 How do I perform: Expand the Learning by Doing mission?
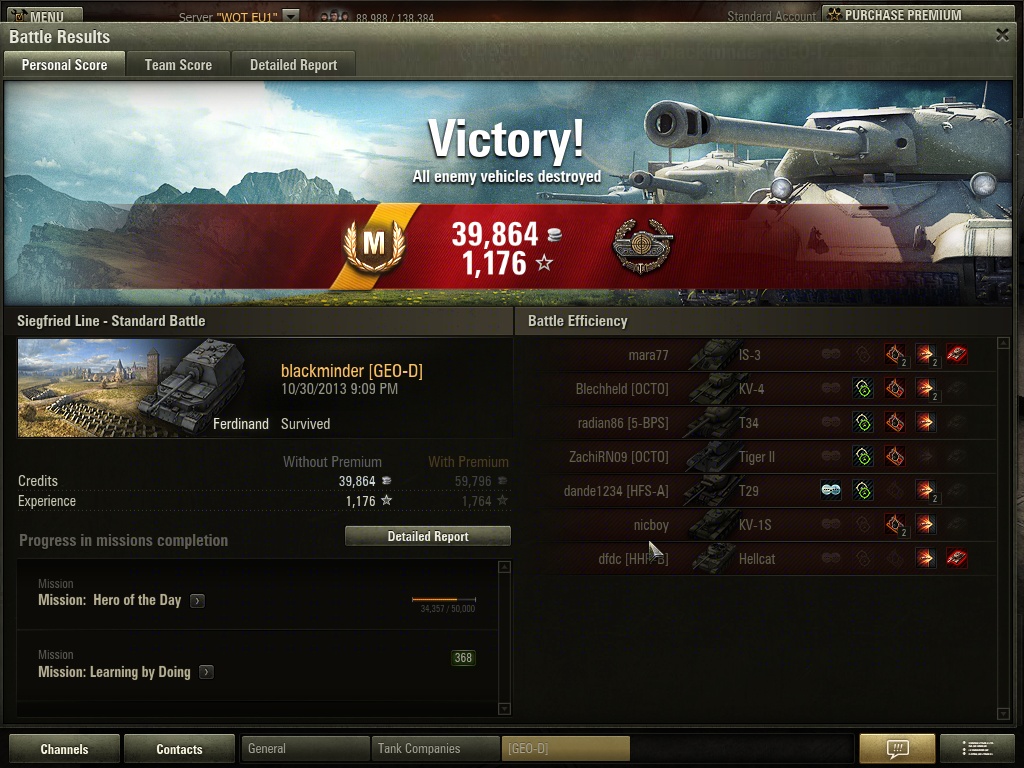coord(207,673)
